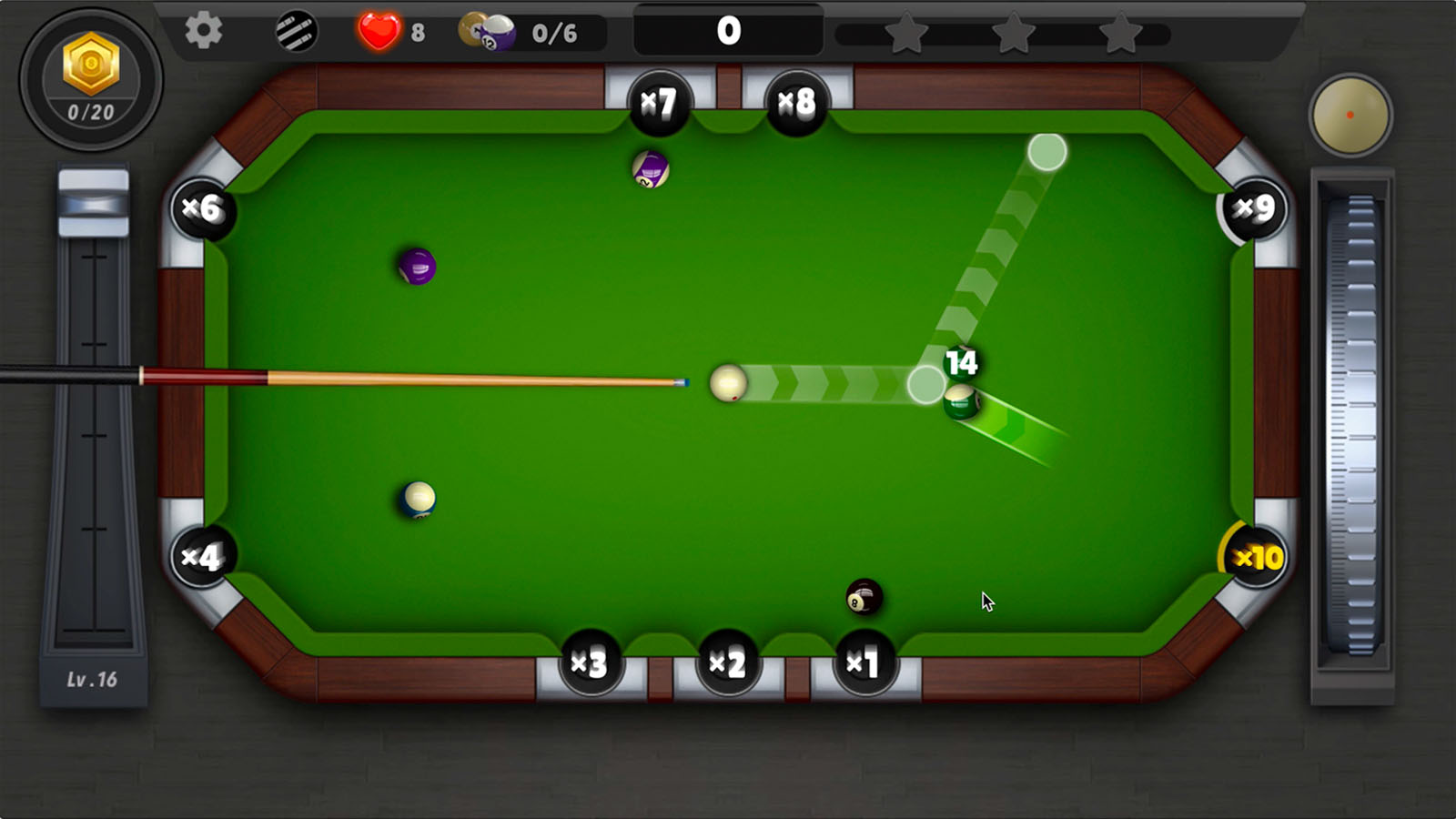Click the x1 bottom pocket badge
The height and width of the screenshot is (819, 1456).
pos(865,664)
